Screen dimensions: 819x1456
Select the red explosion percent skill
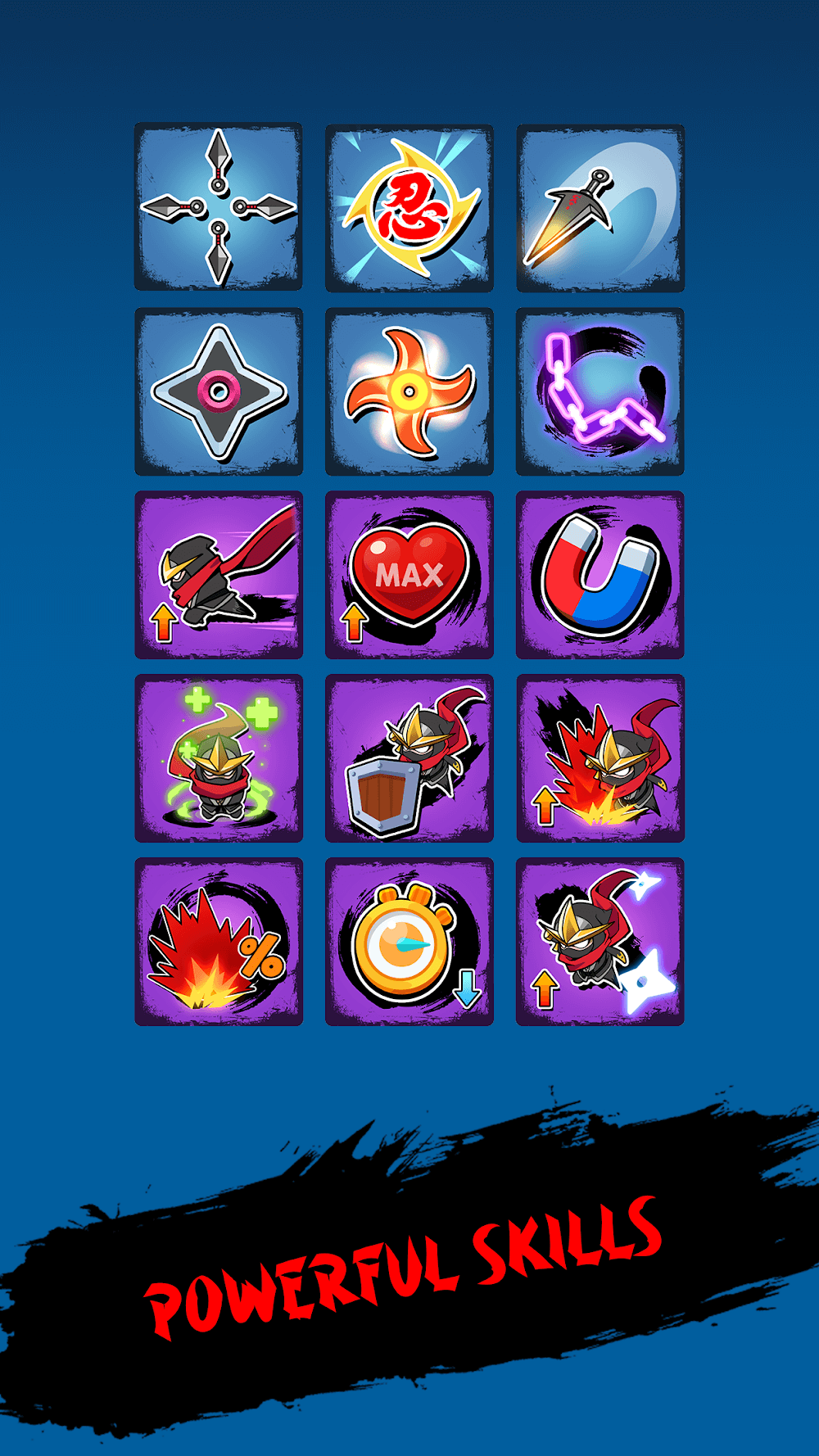pyautogui.click(x=219, y=942)
